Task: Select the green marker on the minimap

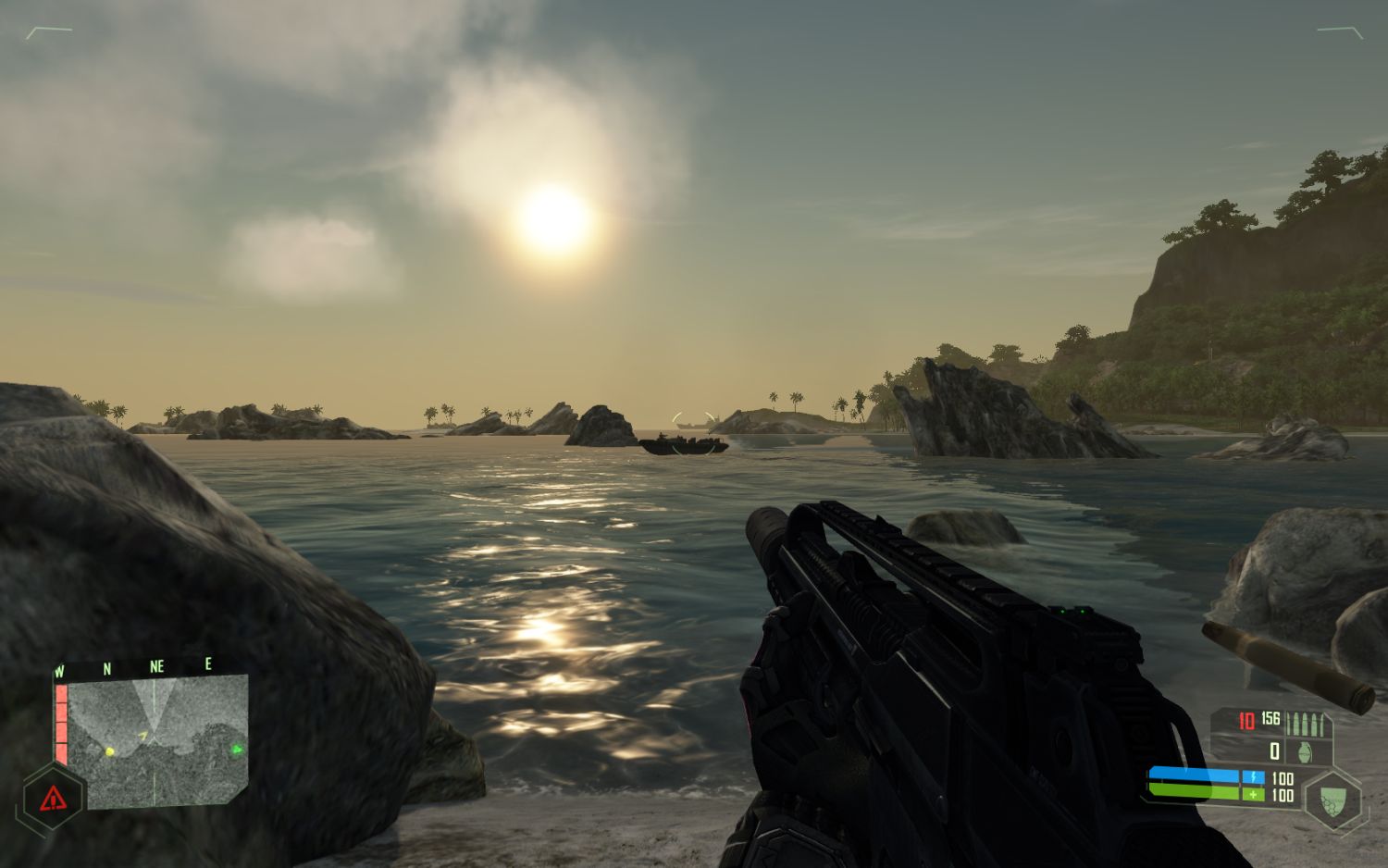Action: (236, 750)
